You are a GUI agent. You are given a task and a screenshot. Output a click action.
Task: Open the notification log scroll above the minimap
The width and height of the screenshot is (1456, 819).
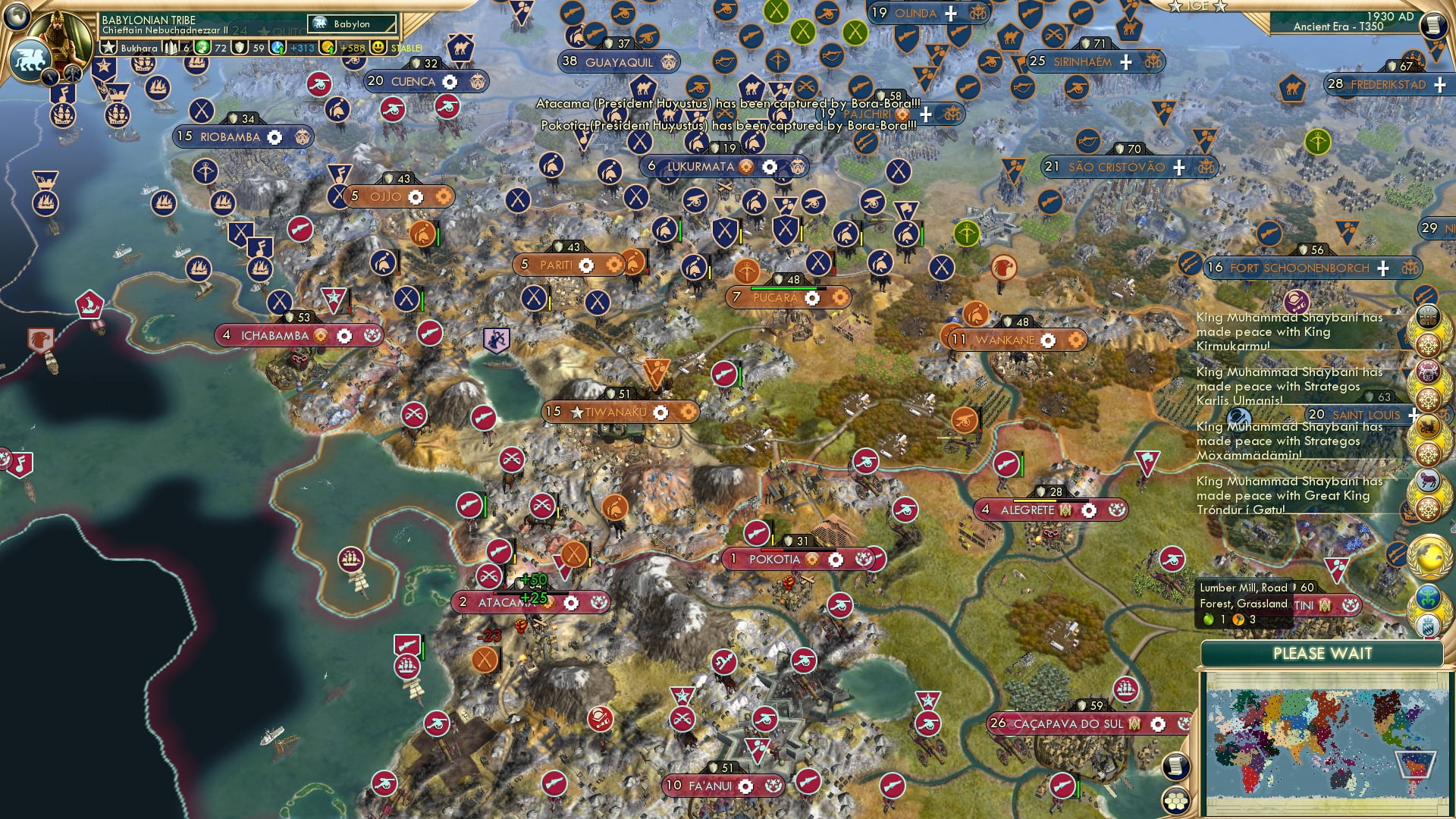[1175, 767]
